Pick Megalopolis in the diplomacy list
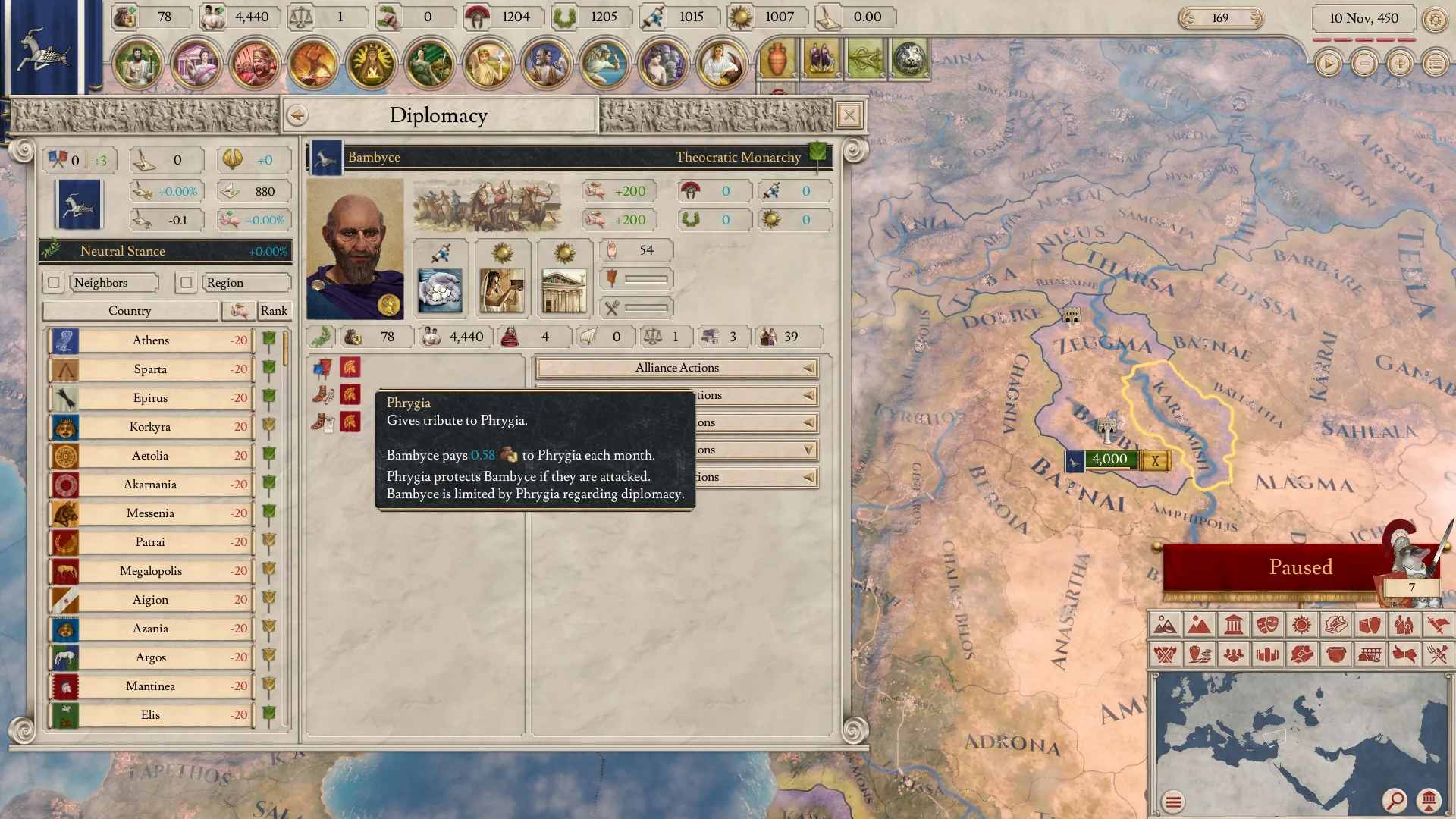 151,571
